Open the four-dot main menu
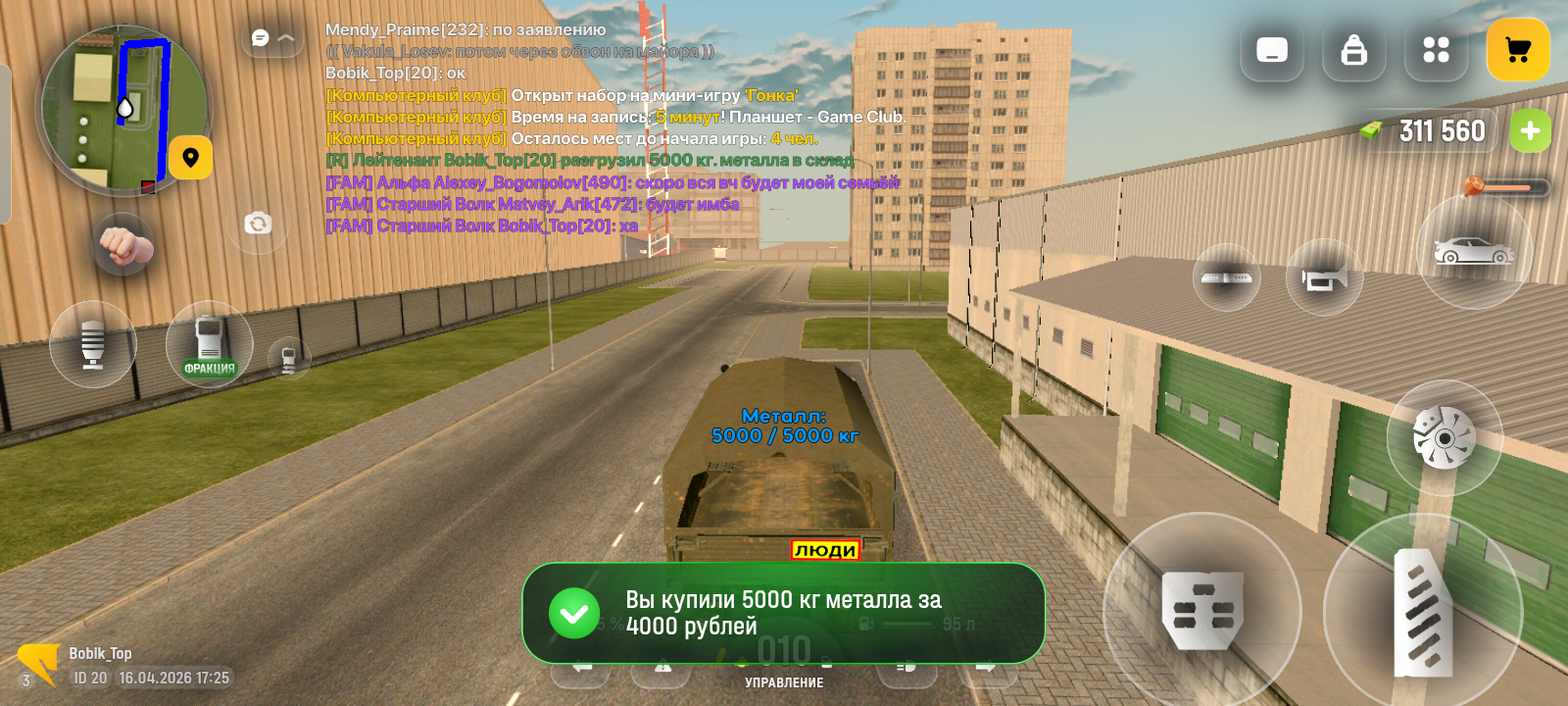1568x706 pixels. tap(1436, 50)
